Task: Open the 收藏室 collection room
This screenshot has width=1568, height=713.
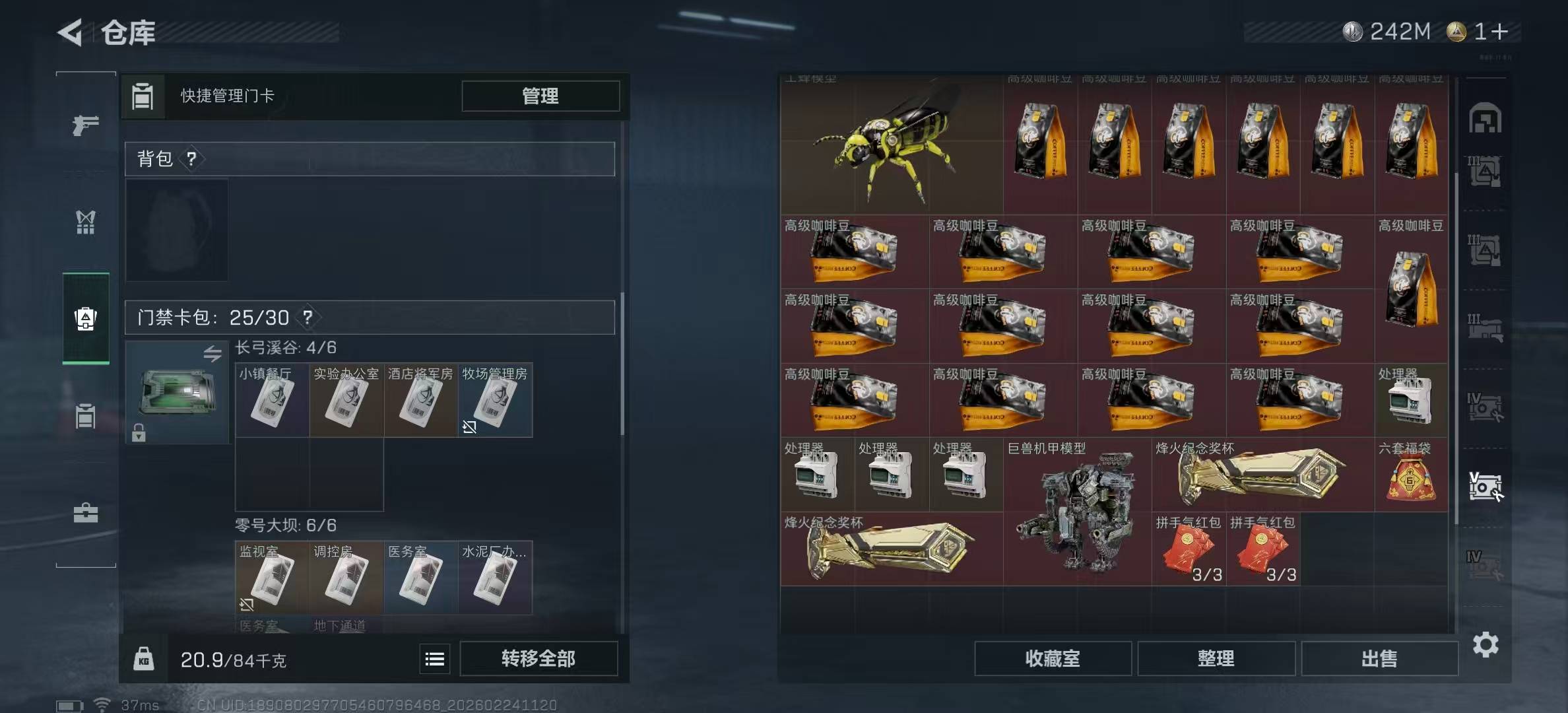Action: click(1053, 658)
